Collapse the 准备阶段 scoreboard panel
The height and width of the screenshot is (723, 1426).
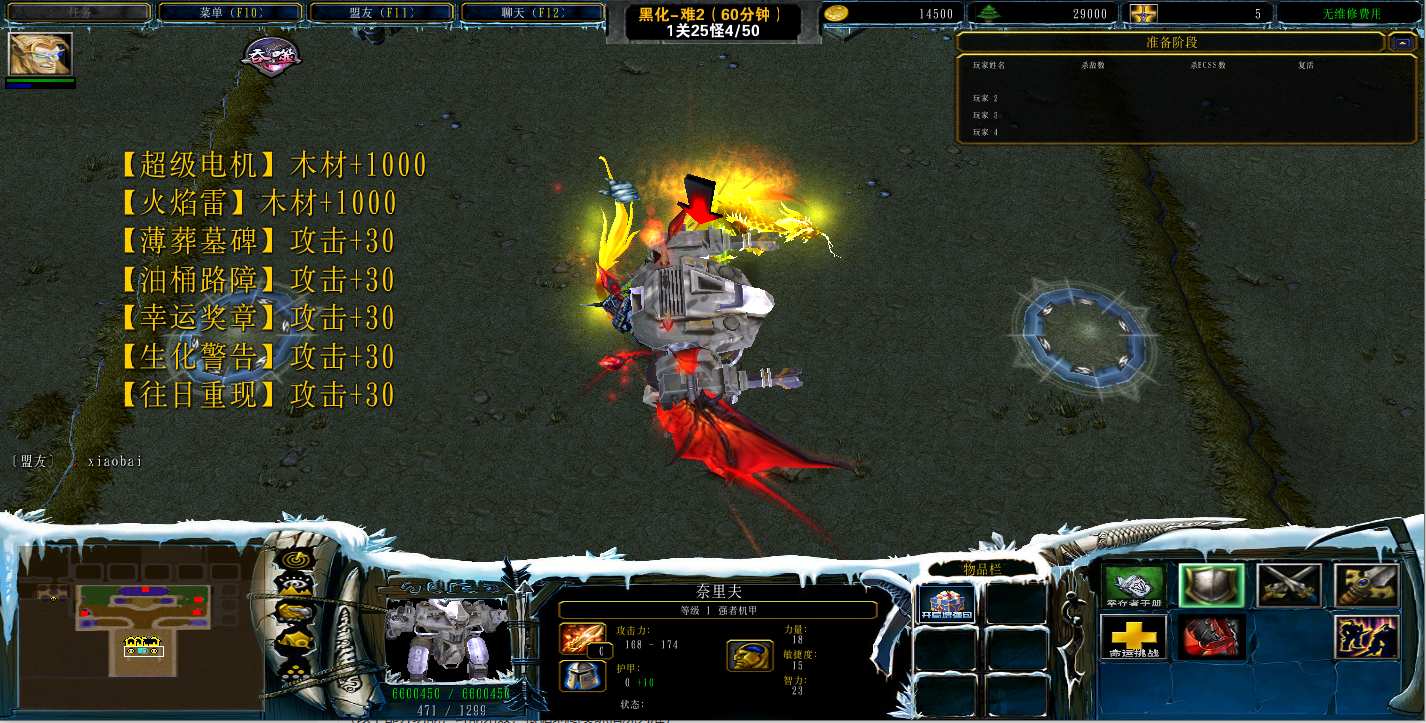point(1402,43)
